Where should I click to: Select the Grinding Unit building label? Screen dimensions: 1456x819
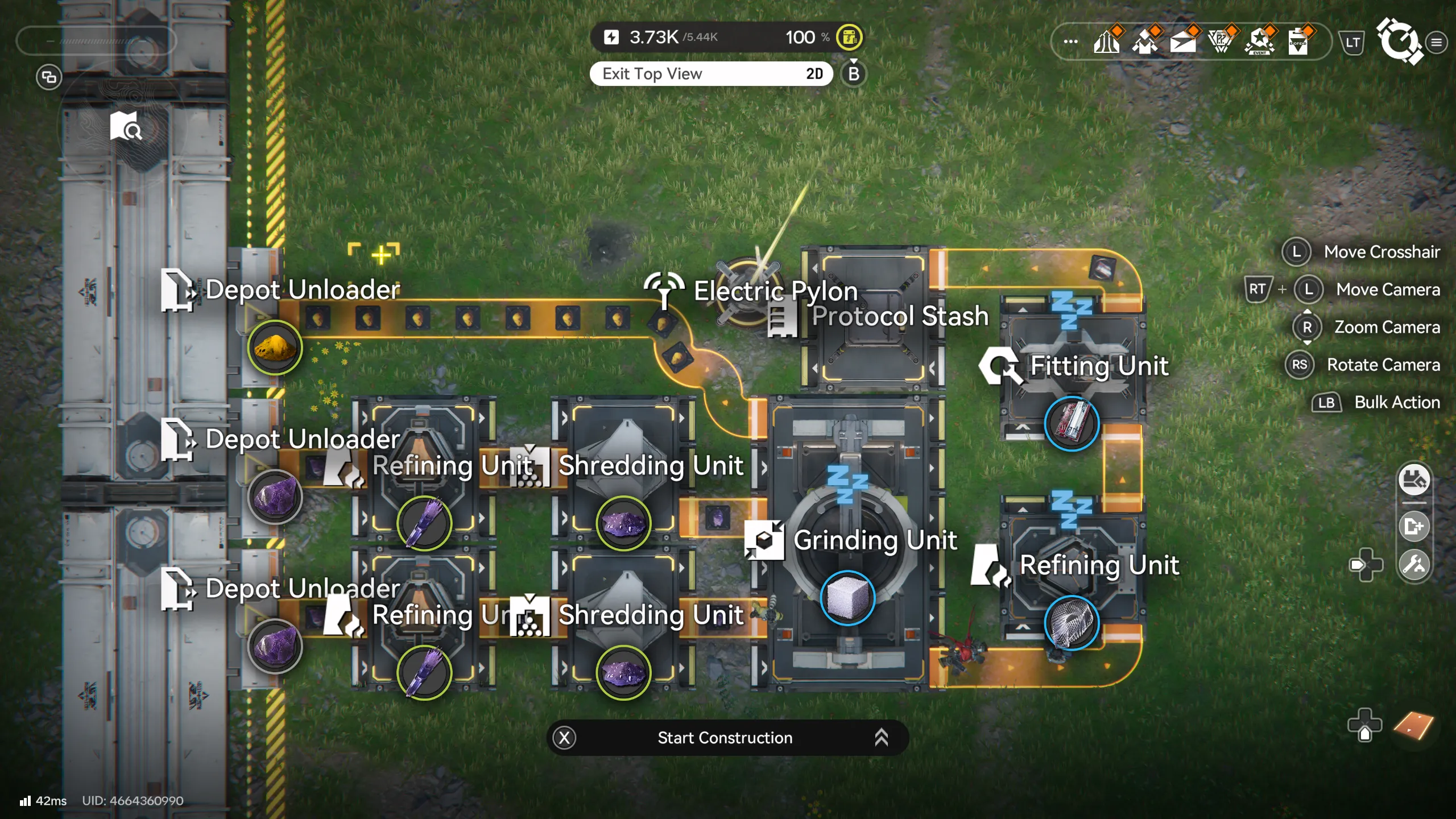click(875, 540)
